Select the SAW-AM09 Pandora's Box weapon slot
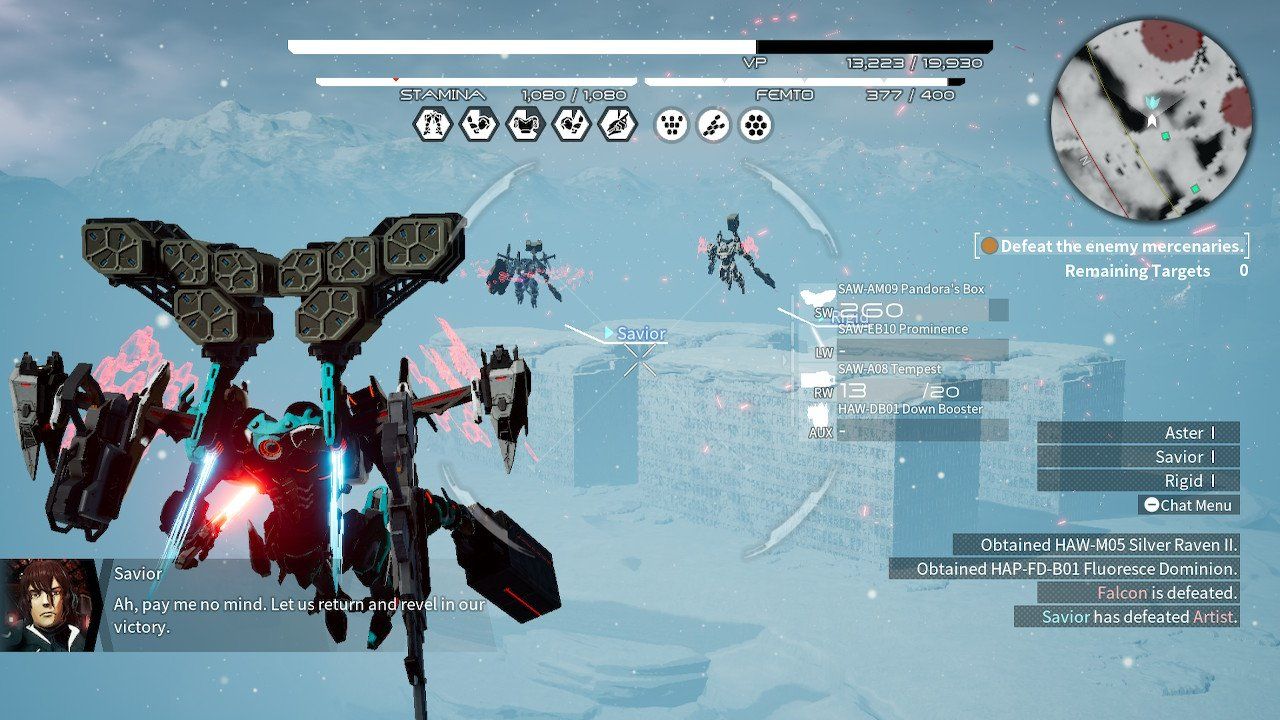Viewport: 1280px width, 720px height. click(x=910, y=289)
